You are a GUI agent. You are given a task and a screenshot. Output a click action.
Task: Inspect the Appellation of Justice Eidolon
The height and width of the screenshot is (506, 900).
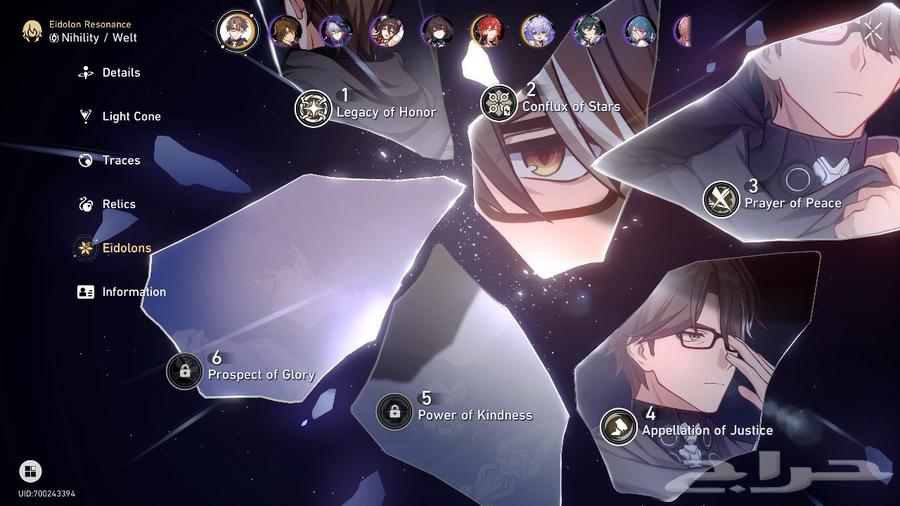tap(618, 426)
